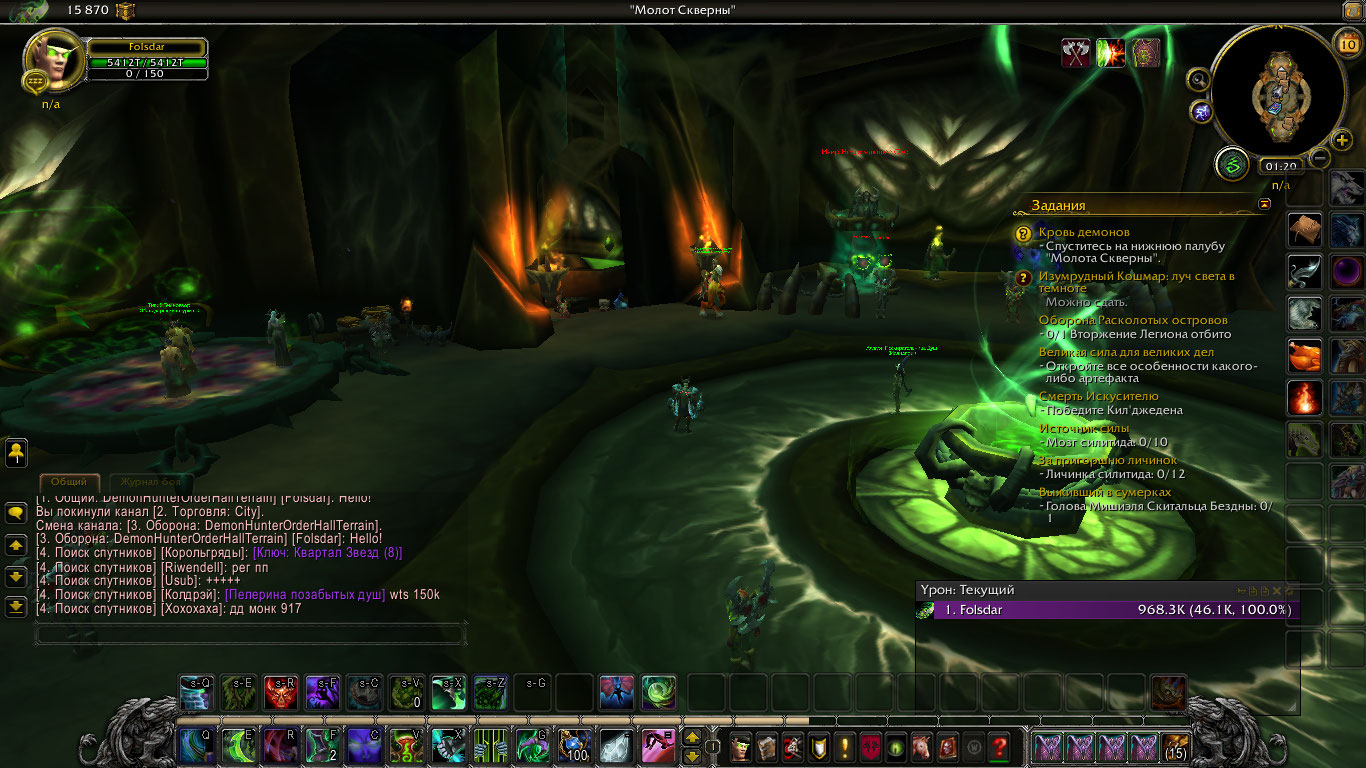Collapse the Задания quest tracker
This screenshot has height=768, width=1366.
point(1265,204)
